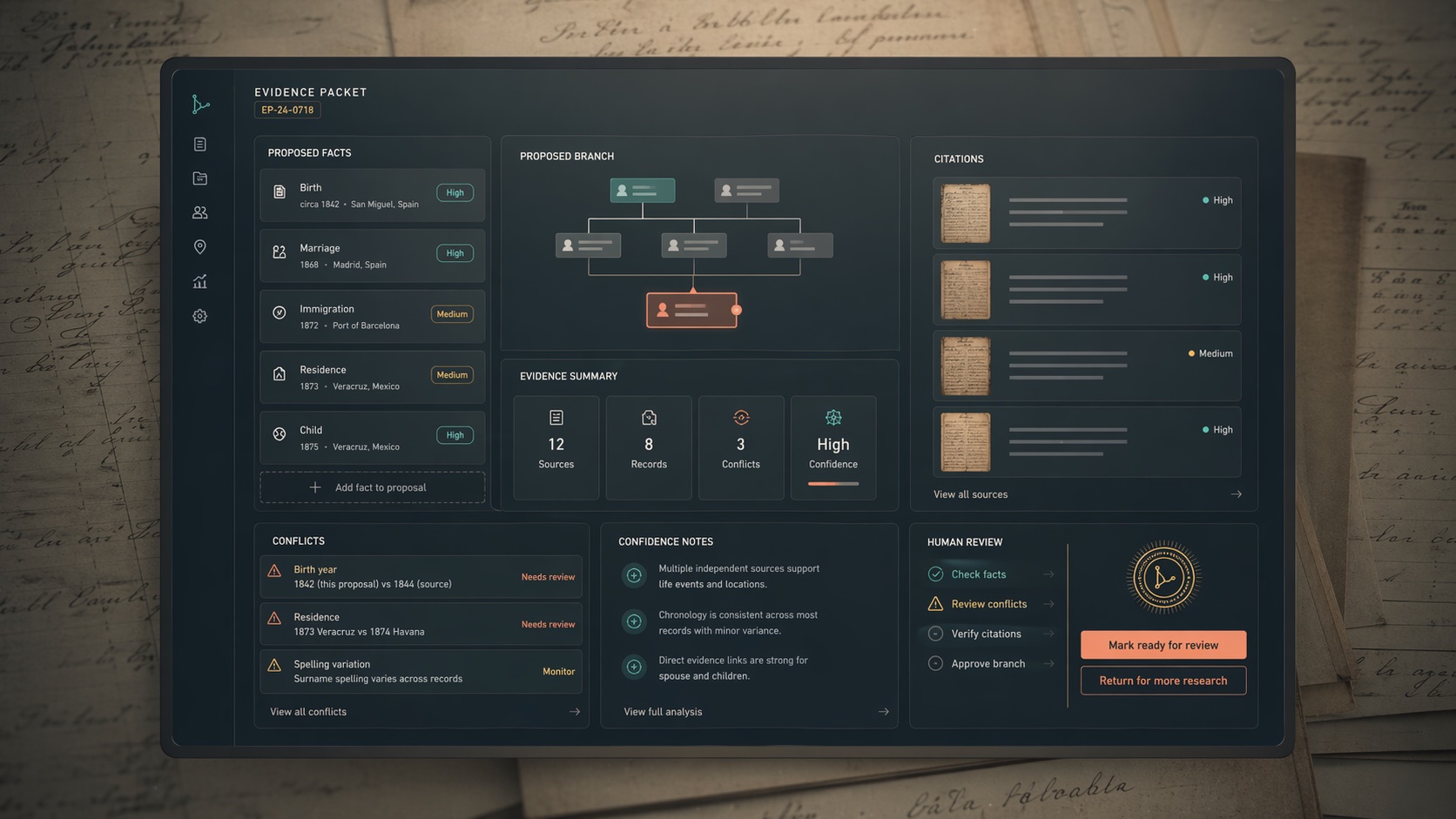The image size is (1456, 819).
Task: Mark the Verify citations step complete
Action: pyautogui.click(x=934, y=633)
